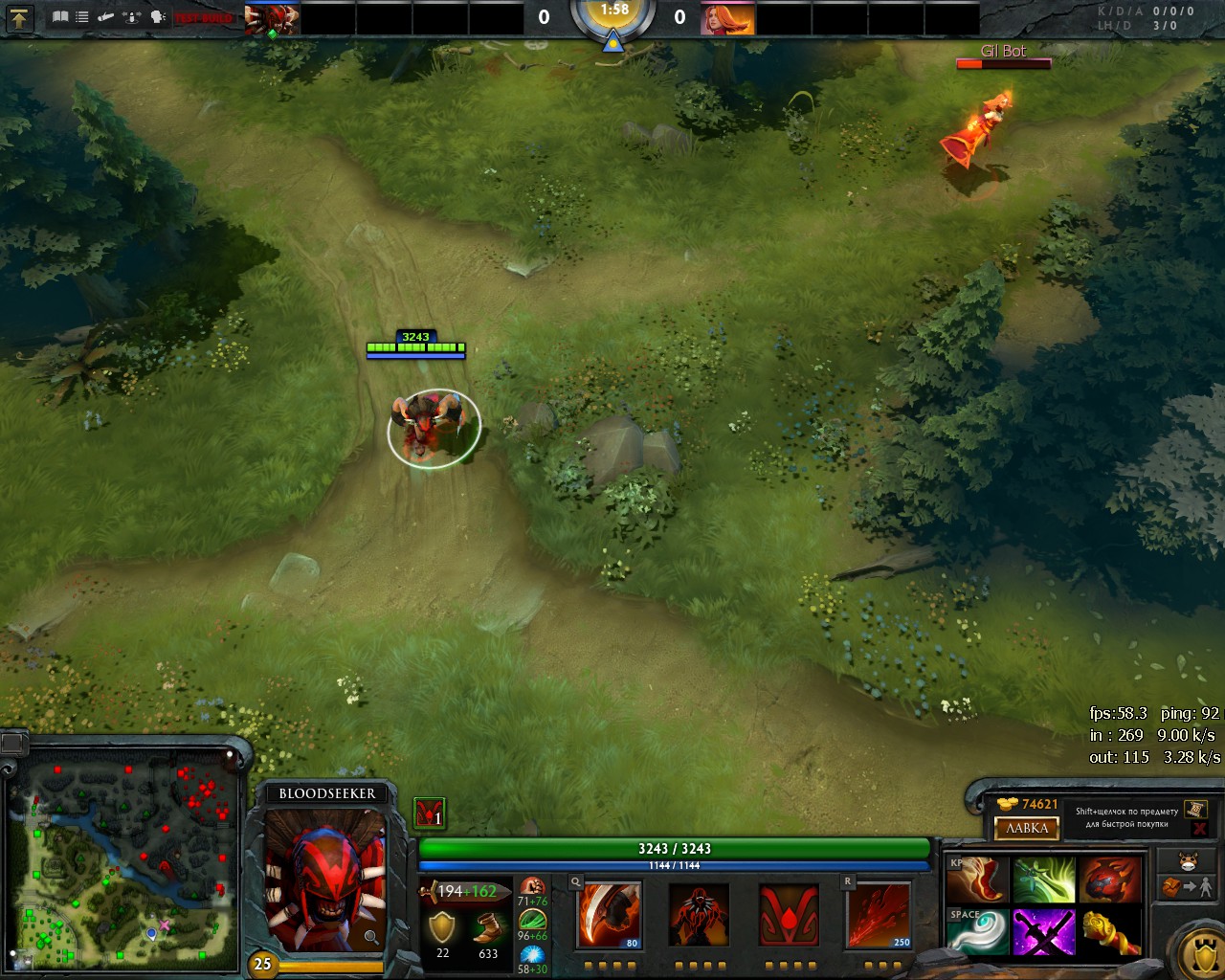1225x980 pixels.
Task: Click the Heart of Tarrasque item
Action: coord(1110,880)
